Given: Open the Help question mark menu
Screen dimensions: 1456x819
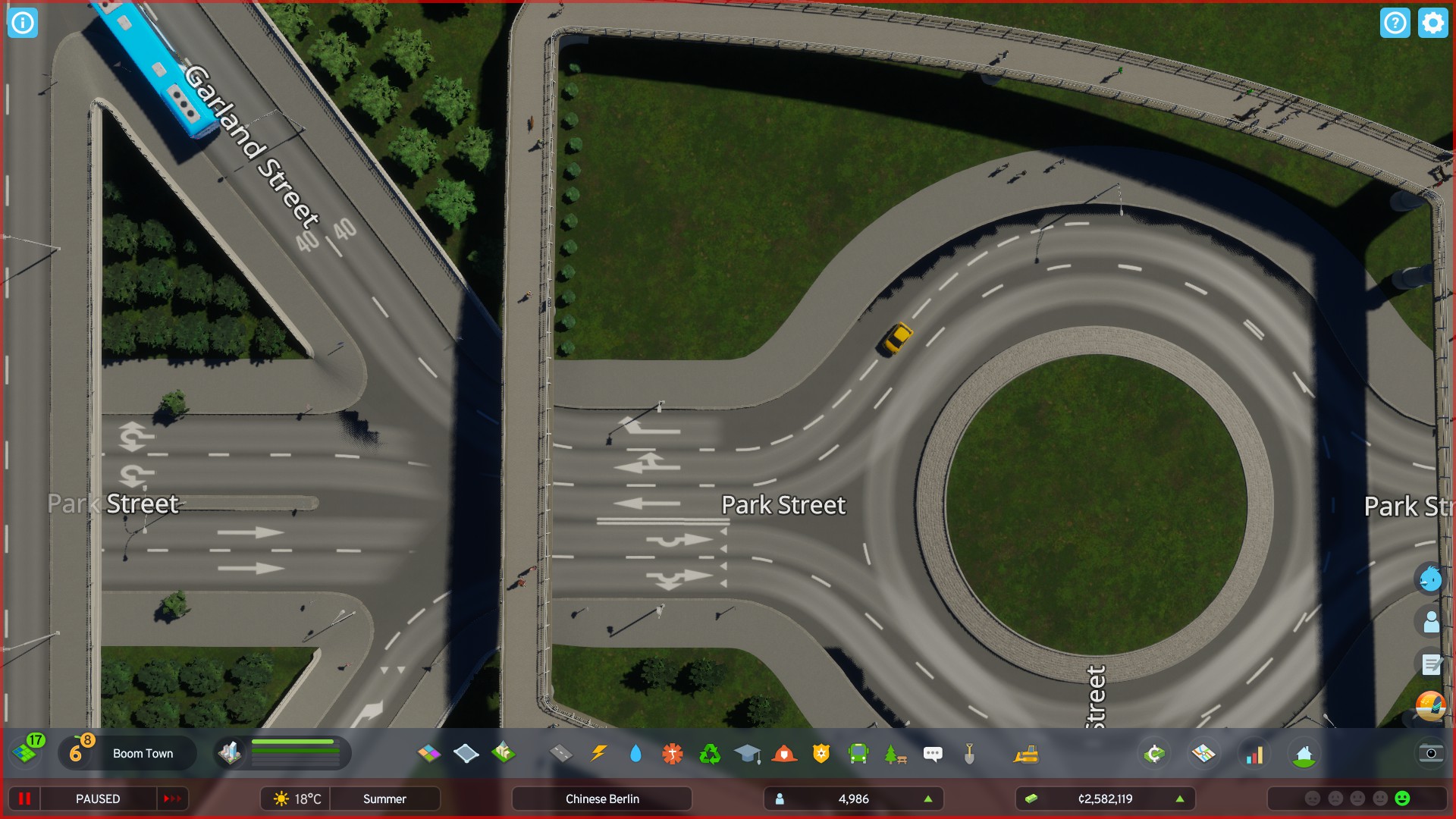Looking at the screenshot, I should (1395, 23).
